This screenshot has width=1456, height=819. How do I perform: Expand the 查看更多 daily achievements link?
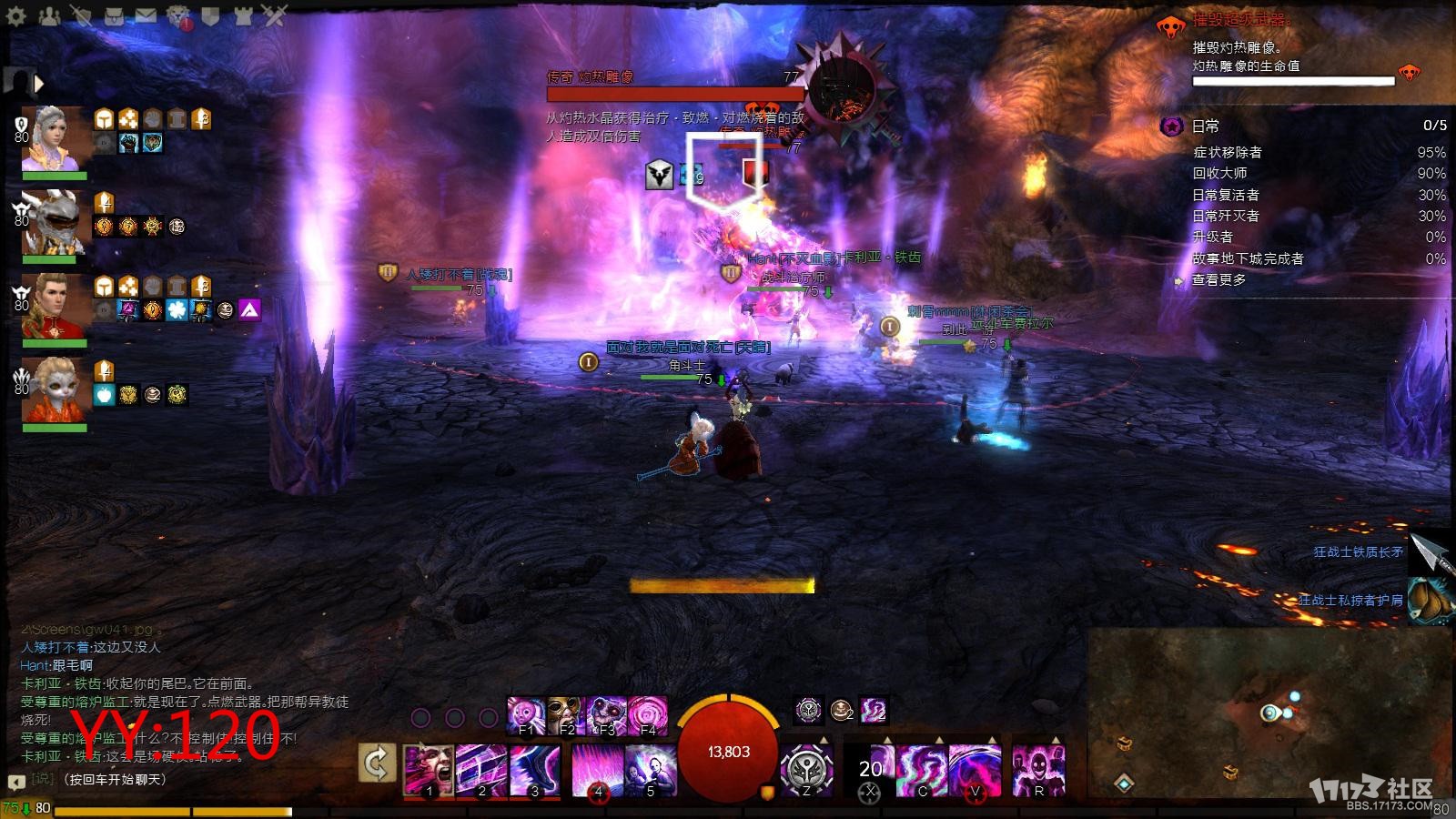[1218, 280]
